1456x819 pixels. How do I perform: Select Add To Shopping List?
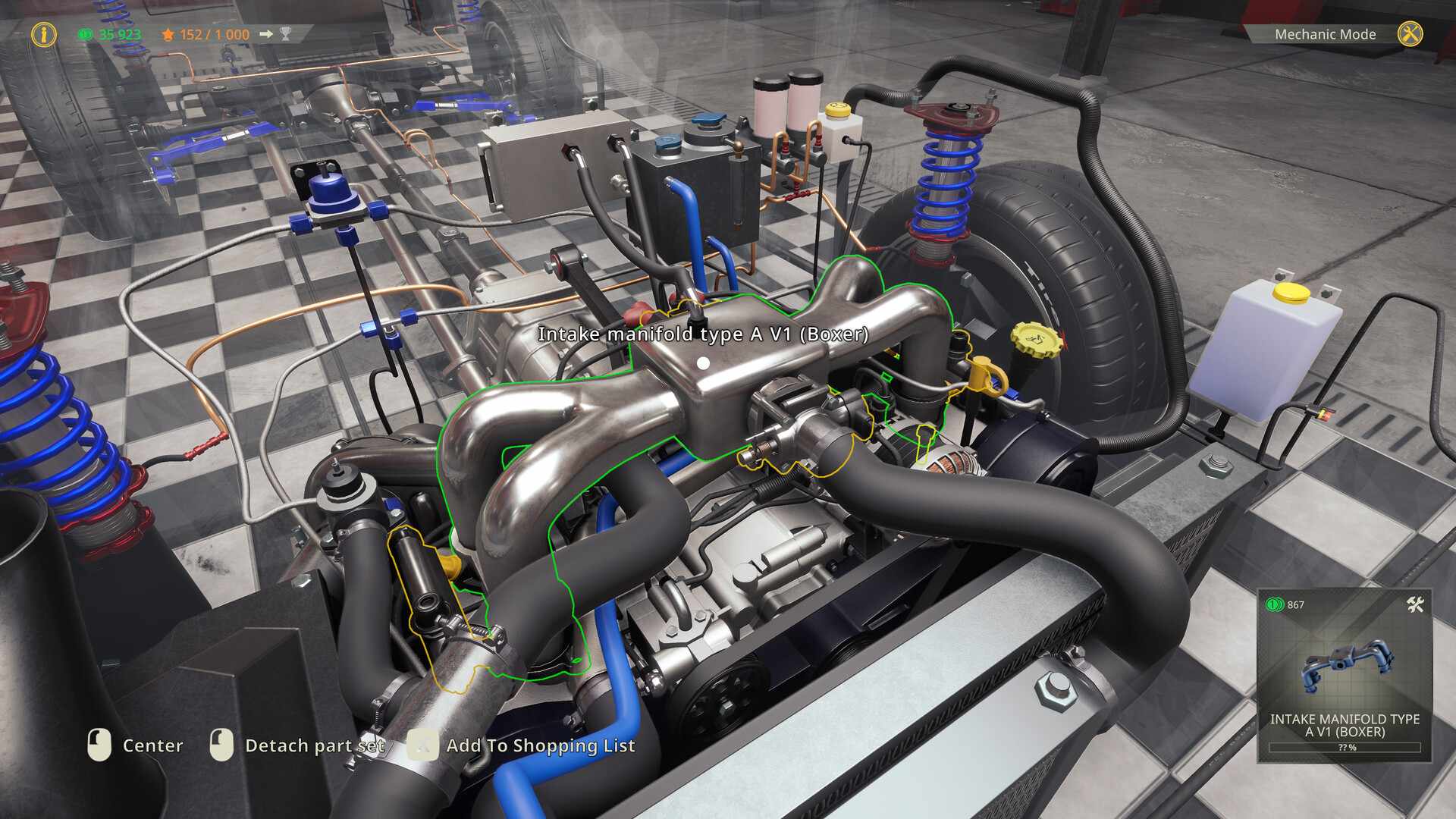[540, 745]
